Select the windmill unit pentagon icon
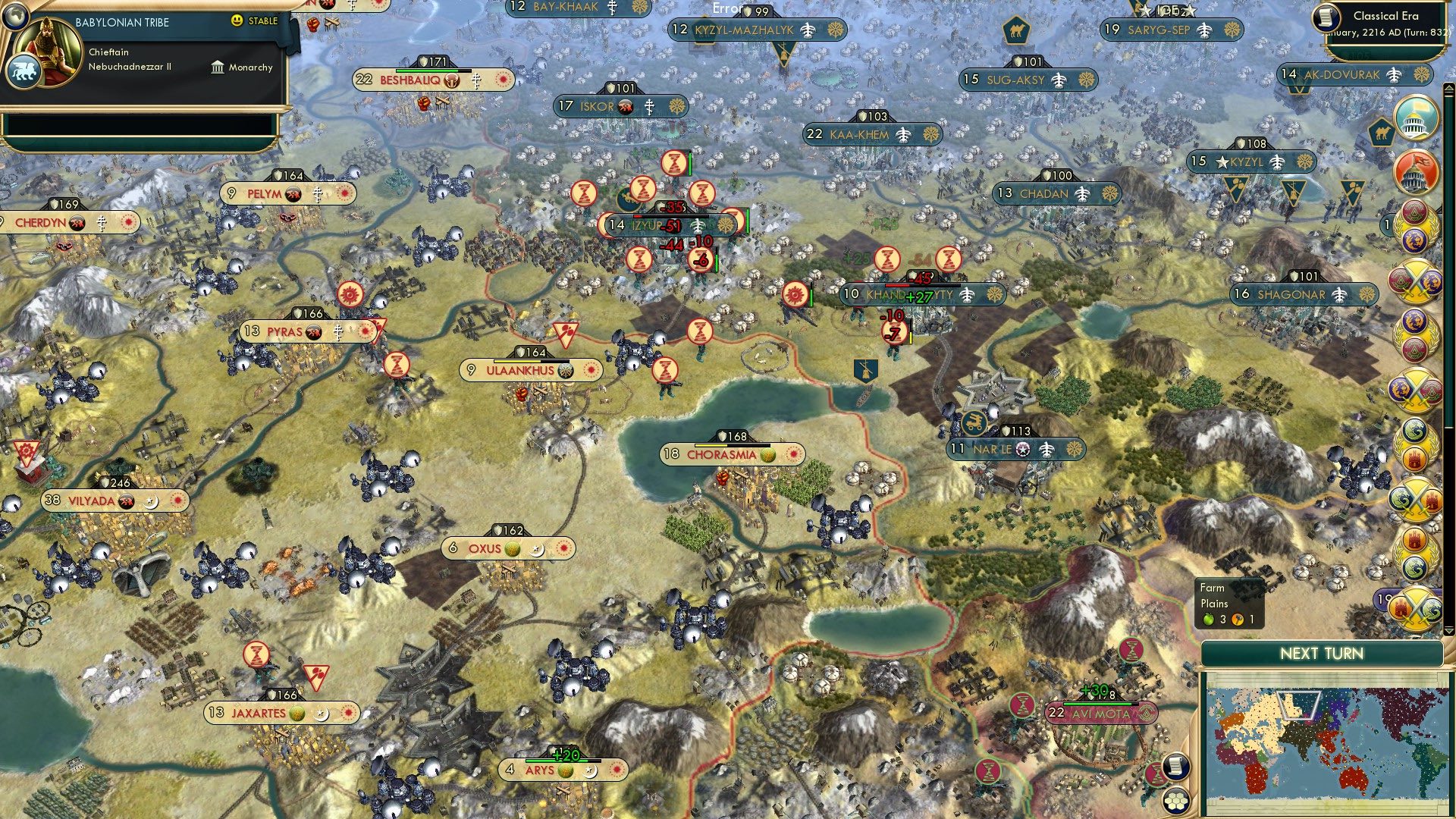The height and width of the screenshot is (819, 1456). [x=868, y=371]
